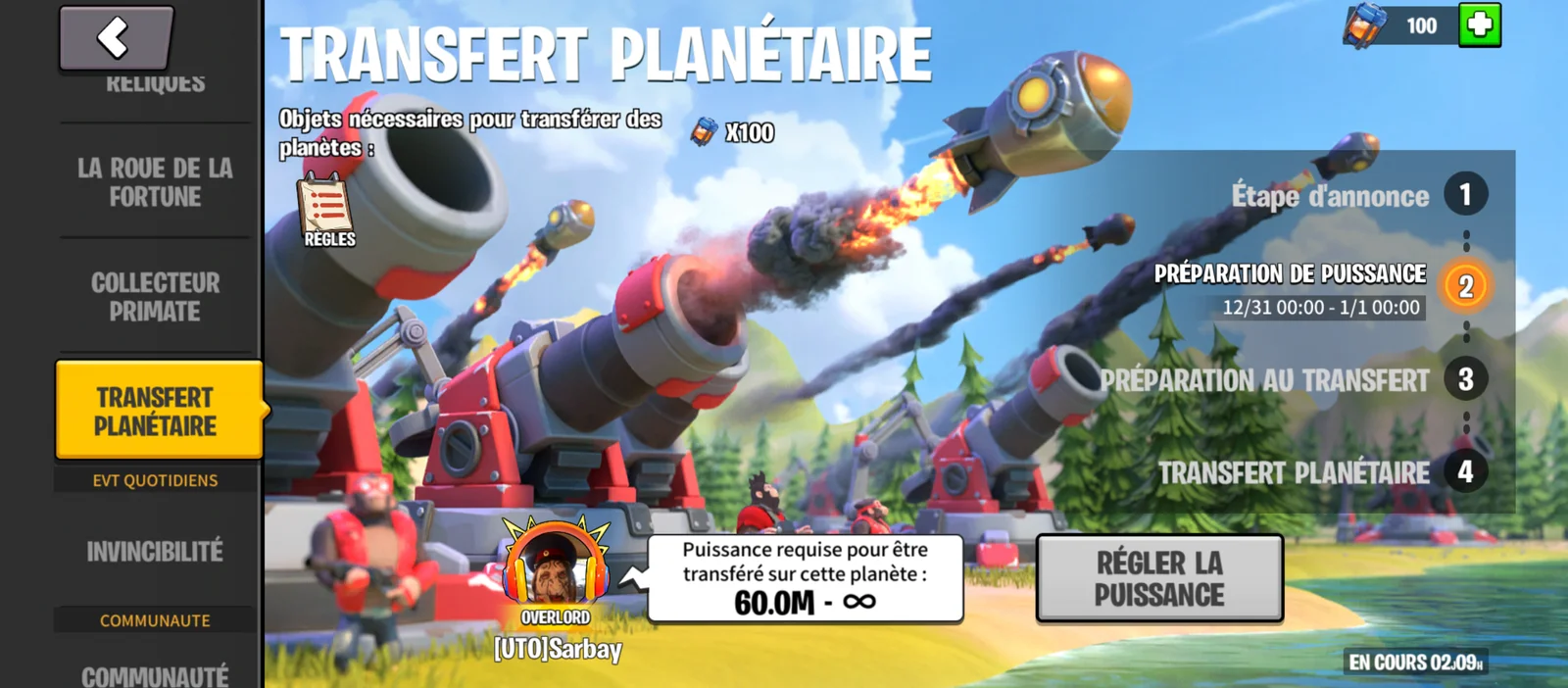The height and width of the screenshot is (688, 1568).
Task: Open the Communauté entry
Action: pyautogui.click(x=156, y=675)
